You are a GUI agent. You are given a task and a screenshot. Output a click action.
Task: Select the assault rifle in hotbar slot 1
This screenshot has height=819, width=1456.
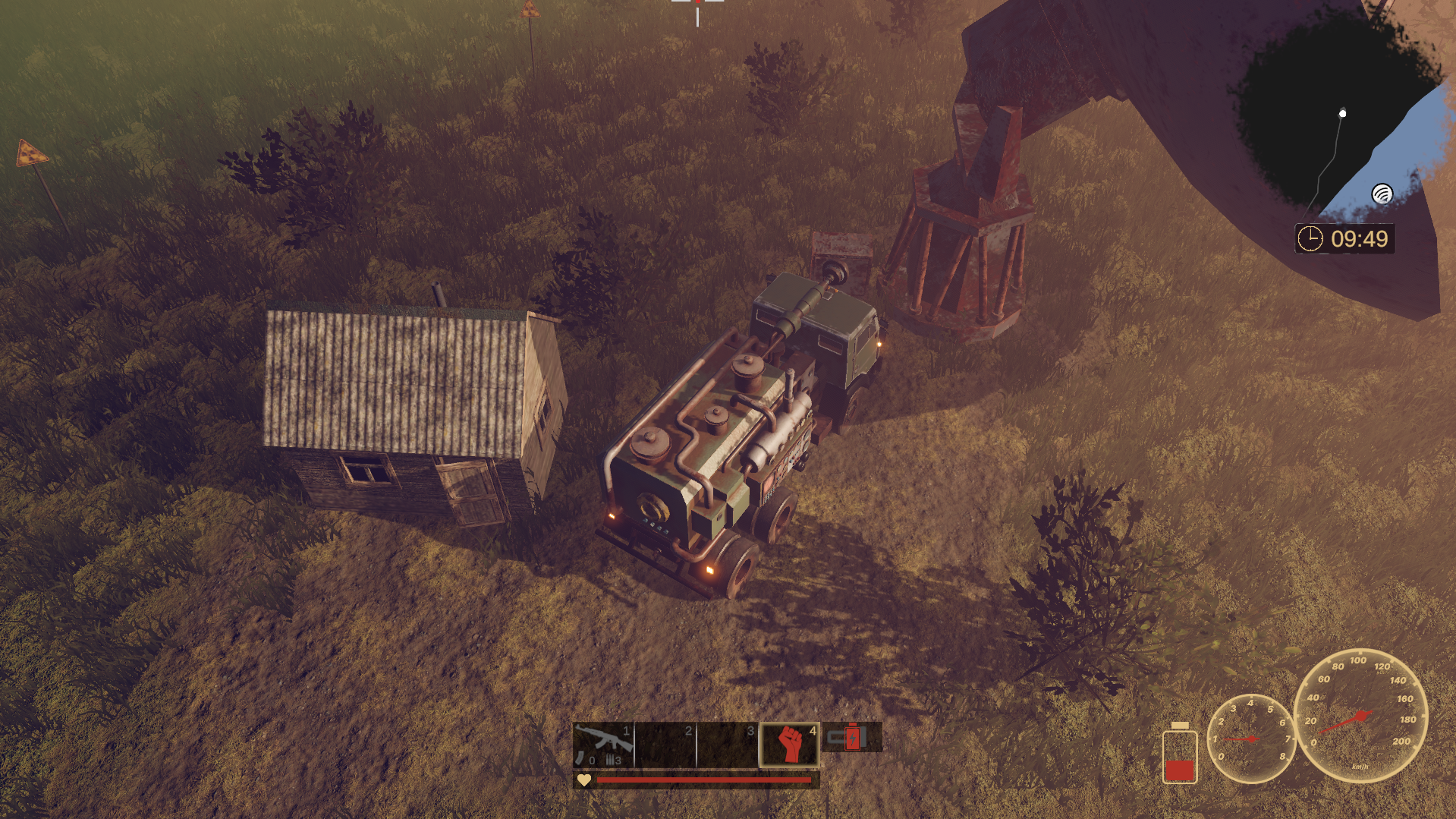point(603,744)
